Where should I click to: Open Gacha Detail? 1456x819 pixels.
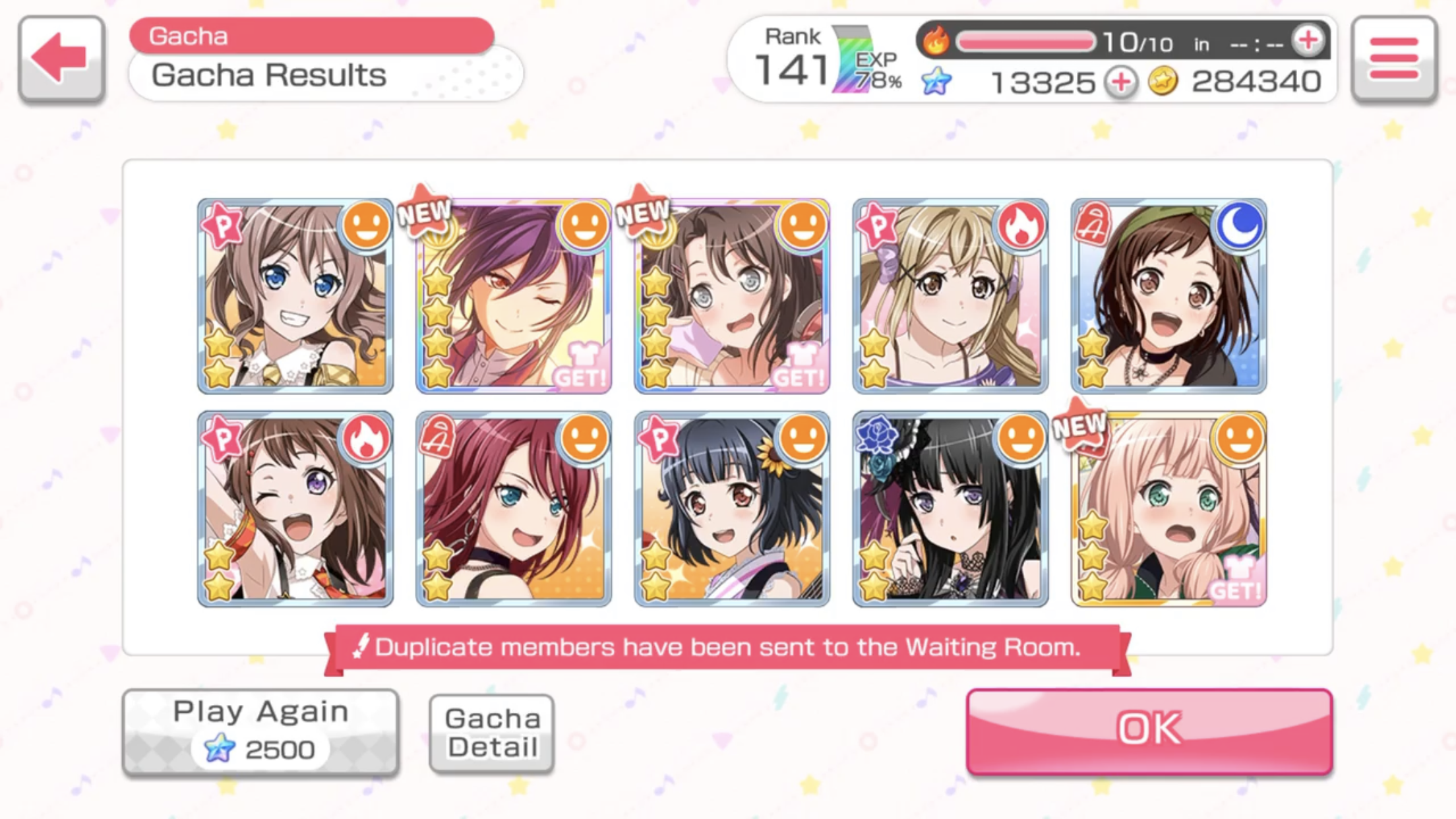[x=492, y=733]
